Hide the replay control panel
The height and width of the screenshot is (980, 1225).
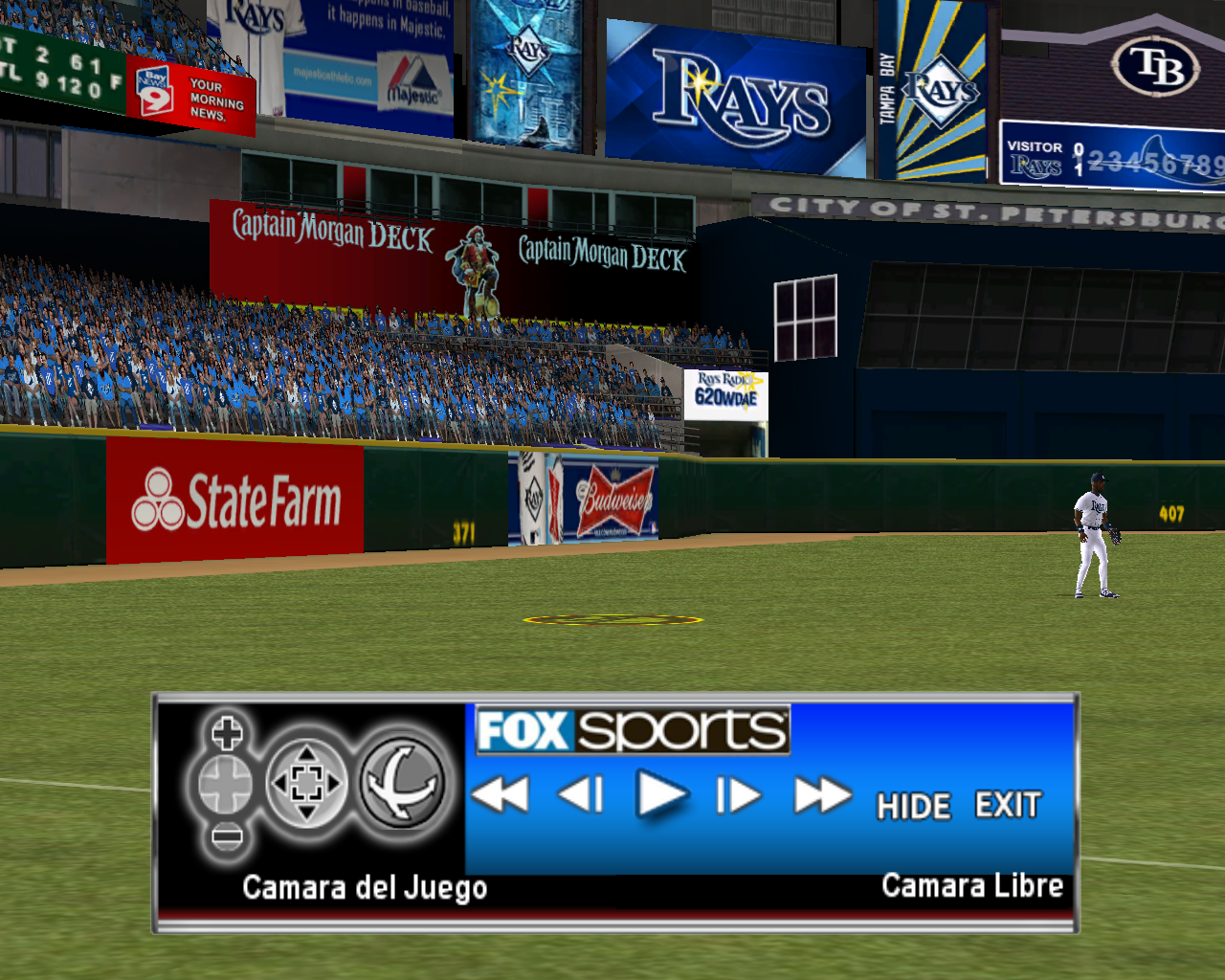pyautogui.click(x=913, y=806)
